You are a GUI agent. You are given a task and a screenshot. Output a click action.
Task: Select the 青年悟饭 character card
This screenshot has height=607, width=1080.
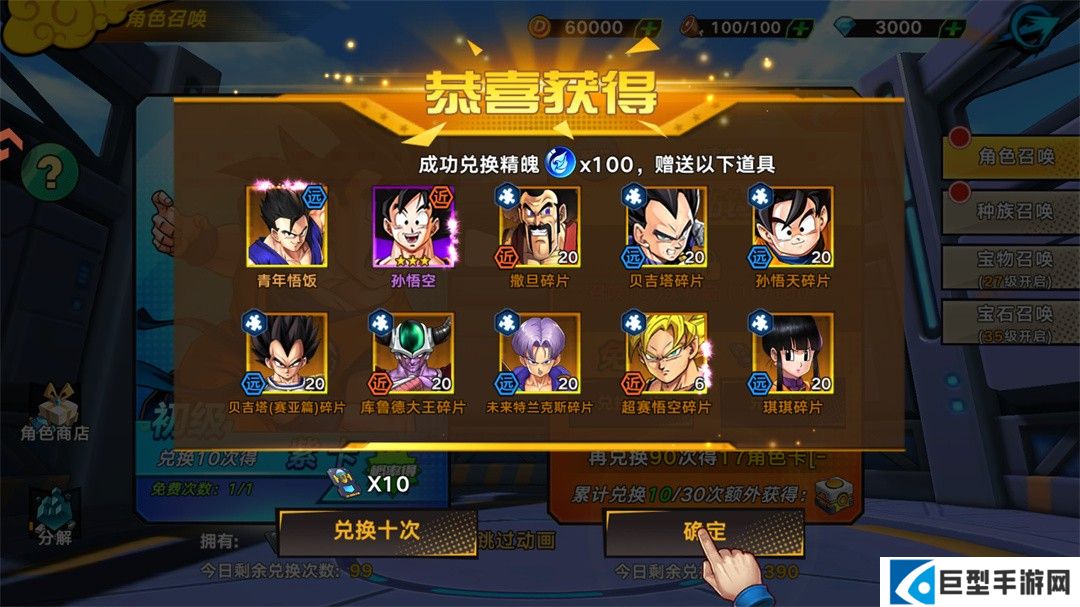[x=286, y=227]
